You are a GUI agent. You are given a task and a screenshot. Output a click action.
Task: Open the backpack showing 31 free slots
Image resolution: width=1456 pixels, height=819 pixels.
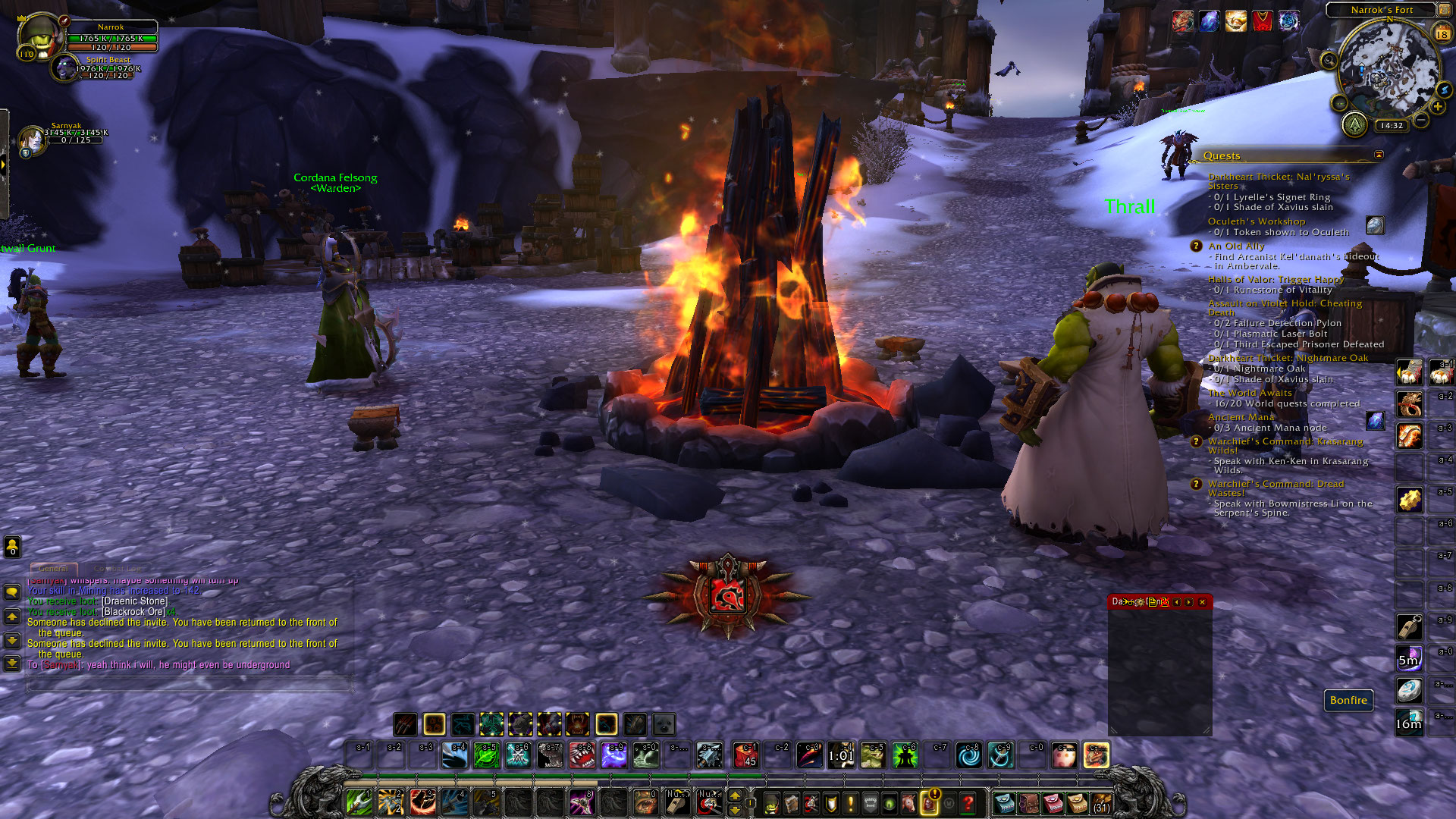pos(1102,802)
